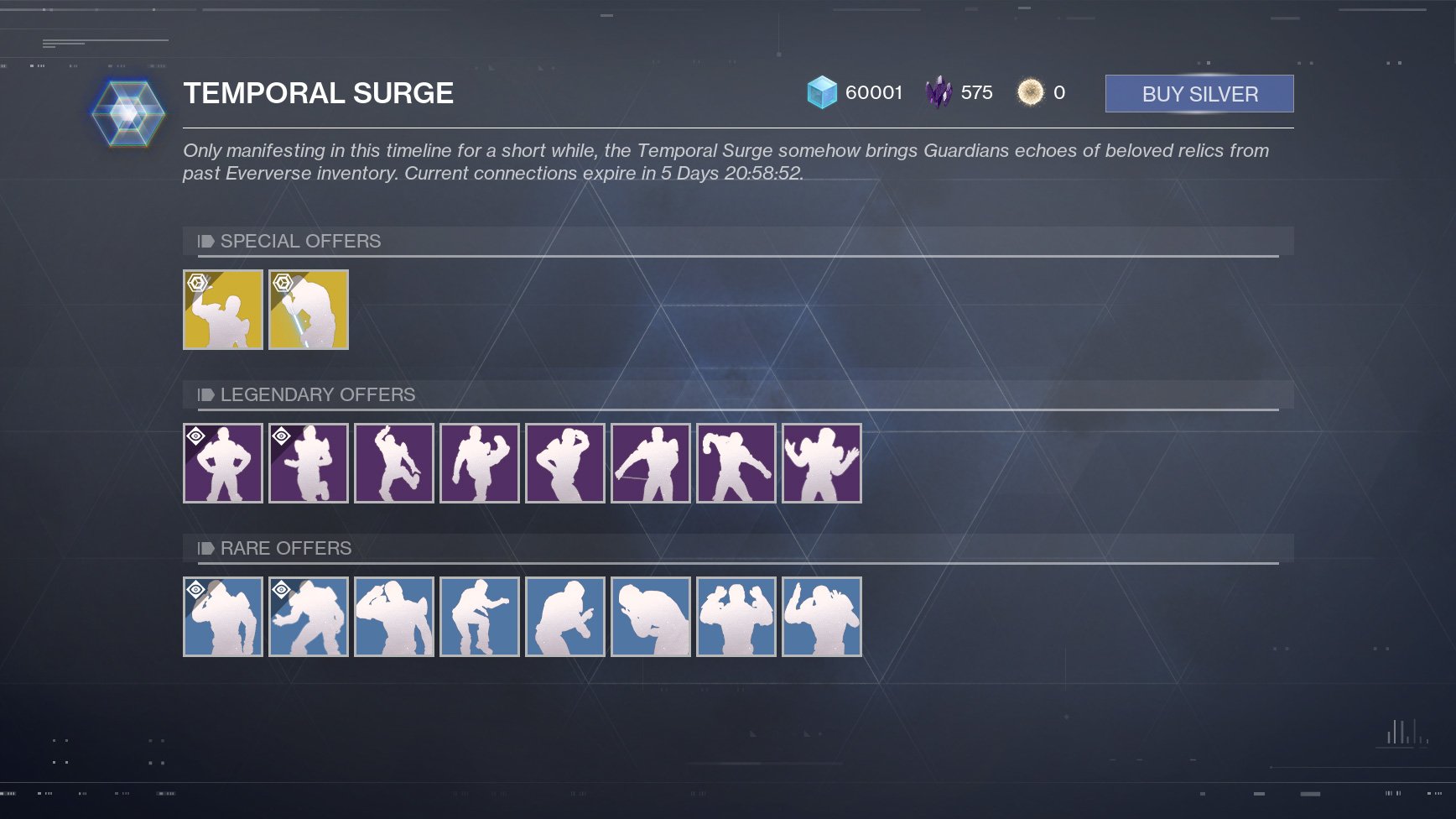Select the last rare emote in the row
The width and height of the screenshot is (1456, 819).
822,617
